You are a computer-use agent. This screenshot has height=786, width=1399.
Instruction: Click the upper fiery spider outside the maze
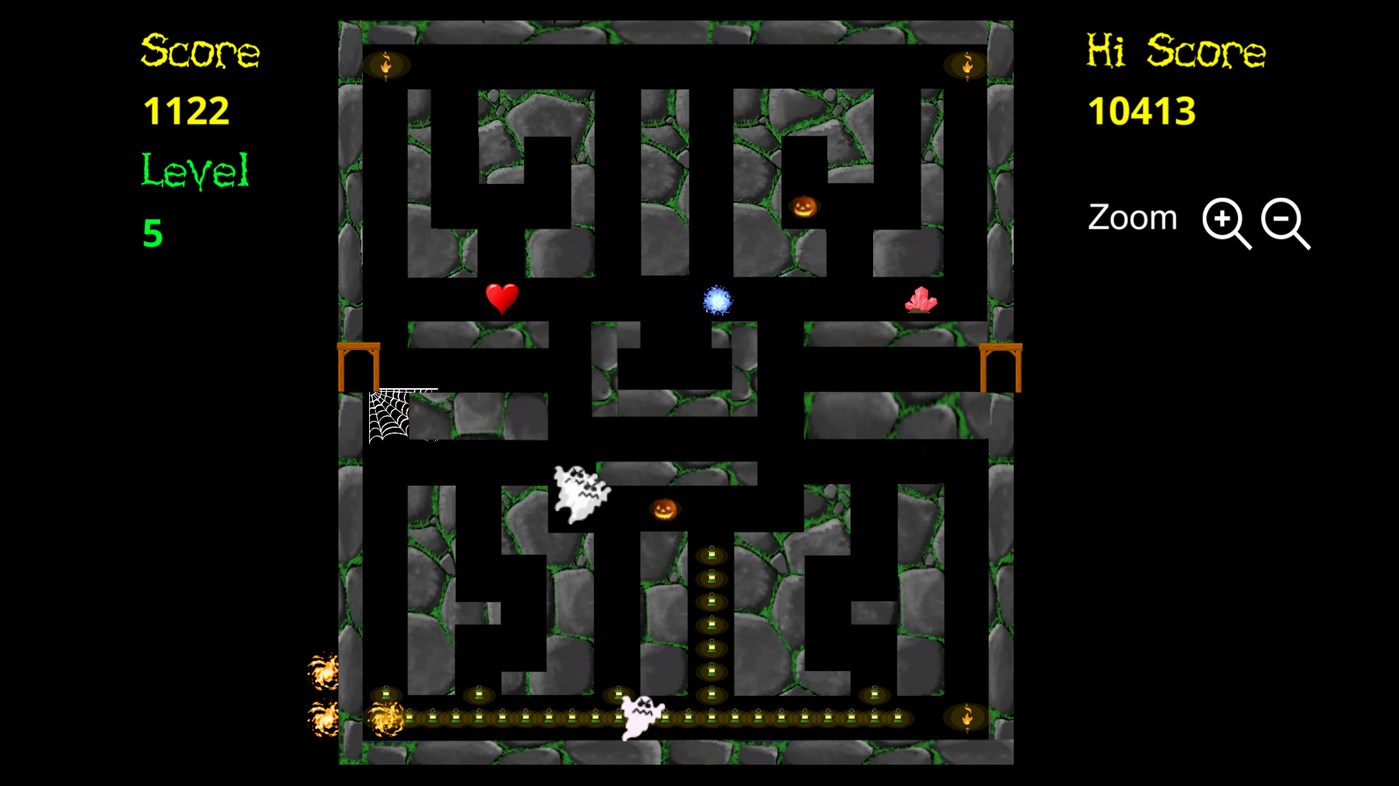325,670
